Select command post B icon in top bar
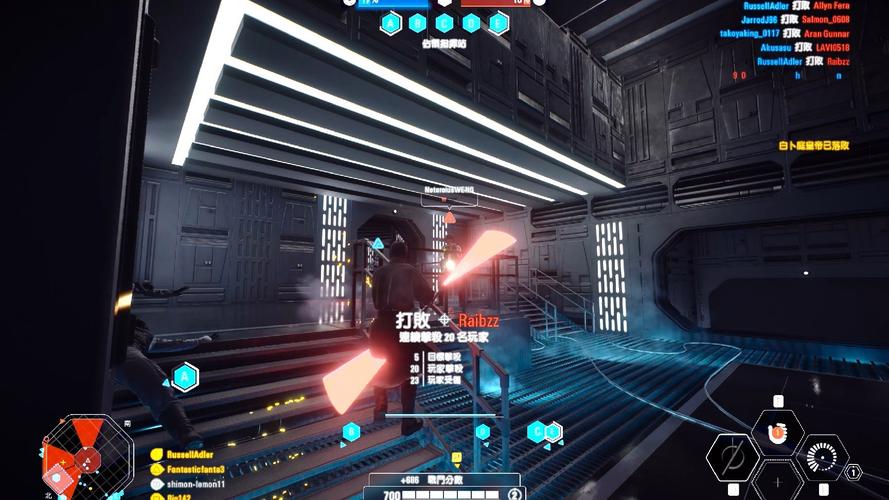This screenshot has height=500, width=889. [418, 23]
